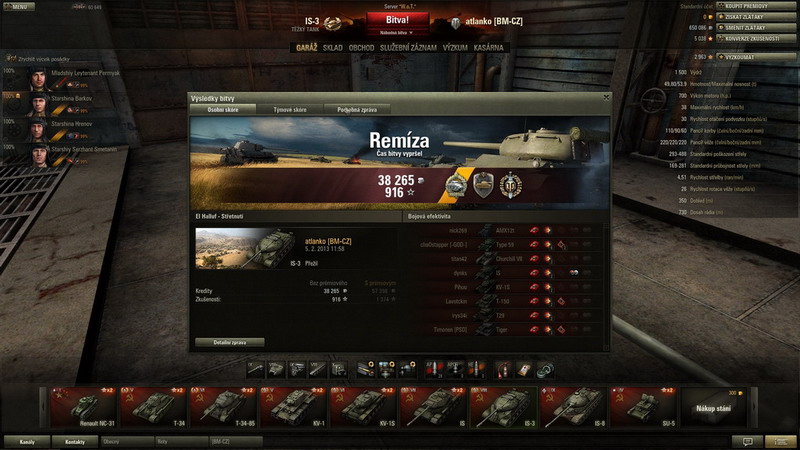Open the Výzkum research tab
Screen dimensions: 800x450
point(453,48)
